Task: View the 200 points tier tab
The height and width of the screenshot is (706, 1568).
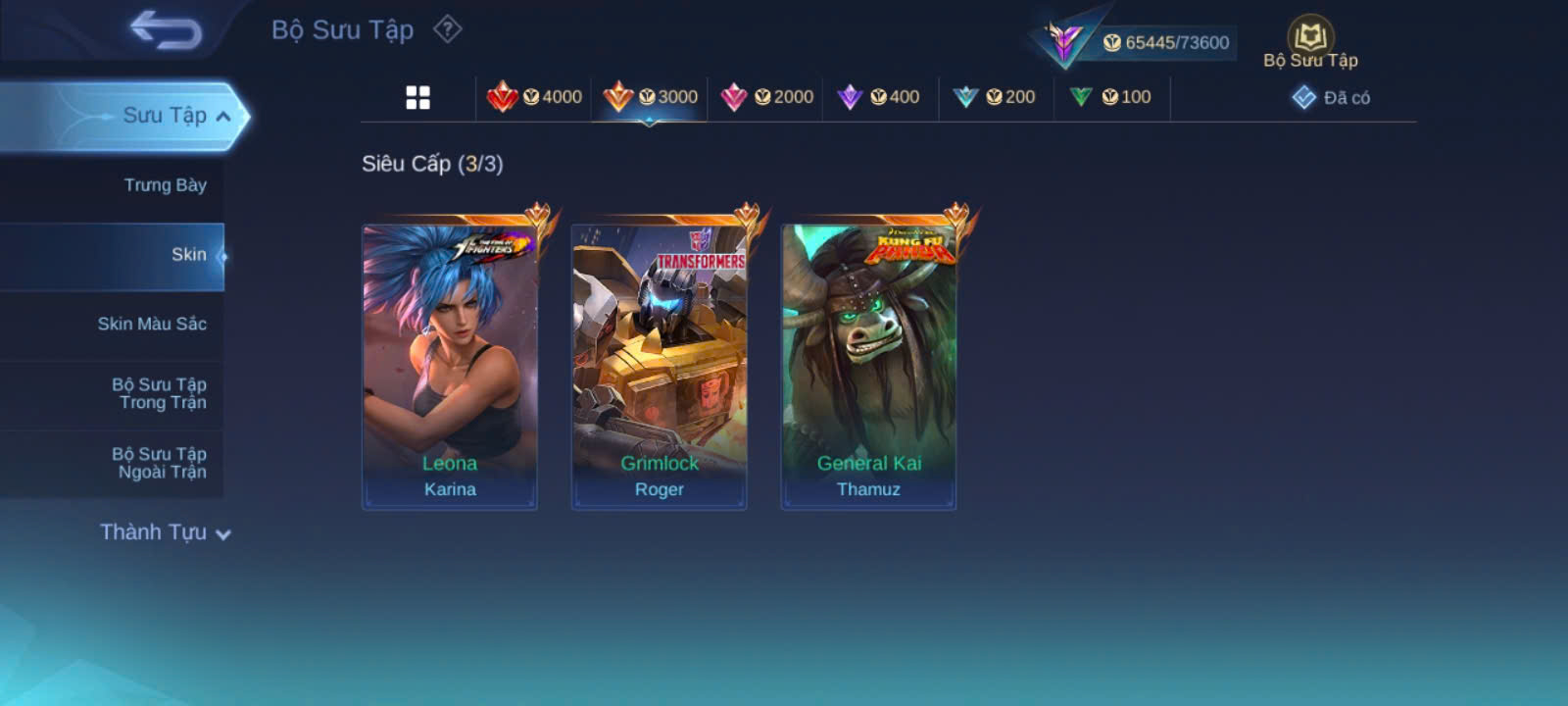Action: 995,97
